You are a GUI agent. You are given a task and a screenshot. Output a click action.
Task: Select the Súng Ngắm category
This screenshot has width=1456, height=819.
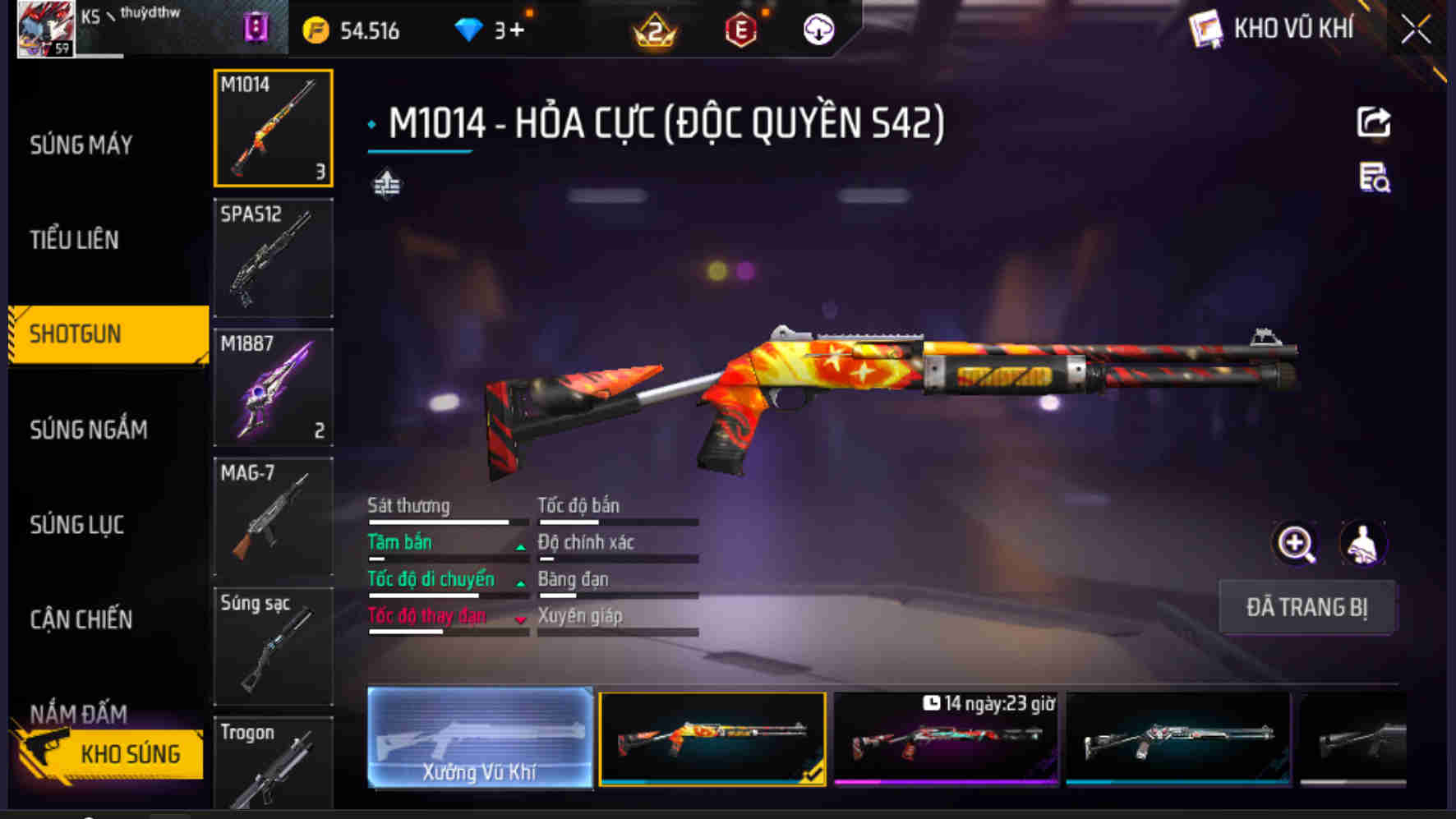click(89, 430)
